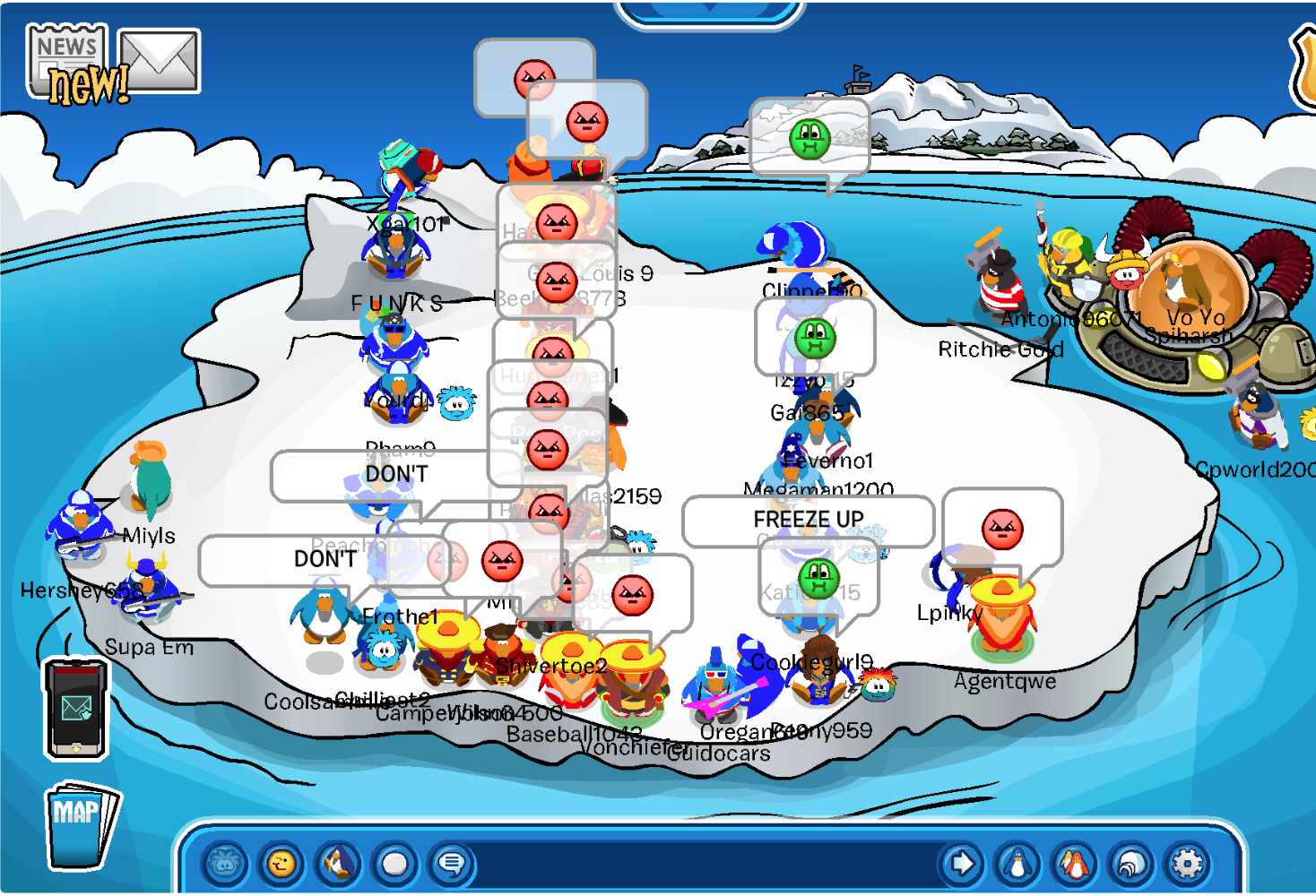Select the snowball throw button
This screenshot has height=896, width=1316.
coord(394,864)
